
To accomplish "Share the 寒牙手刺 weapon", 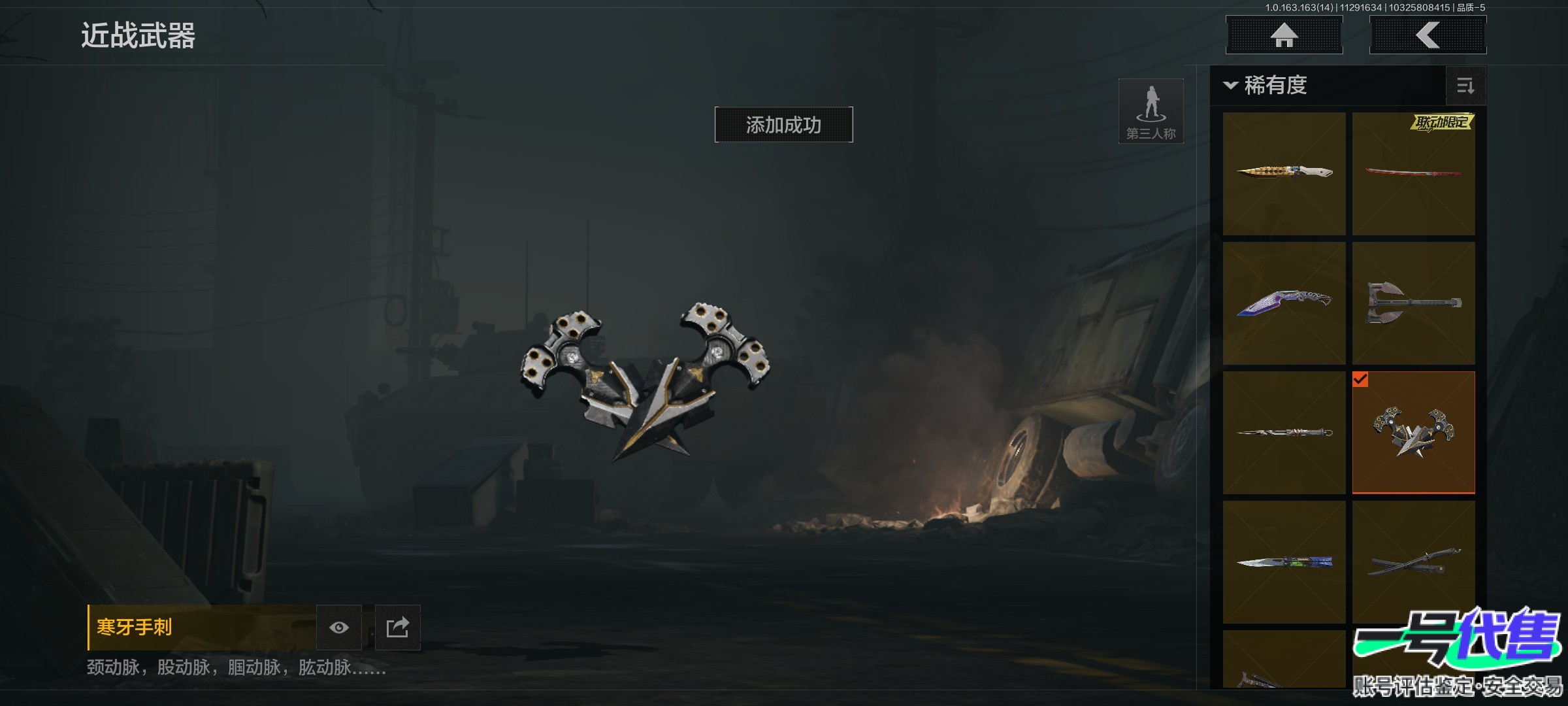I will click(x=397, y=628).
